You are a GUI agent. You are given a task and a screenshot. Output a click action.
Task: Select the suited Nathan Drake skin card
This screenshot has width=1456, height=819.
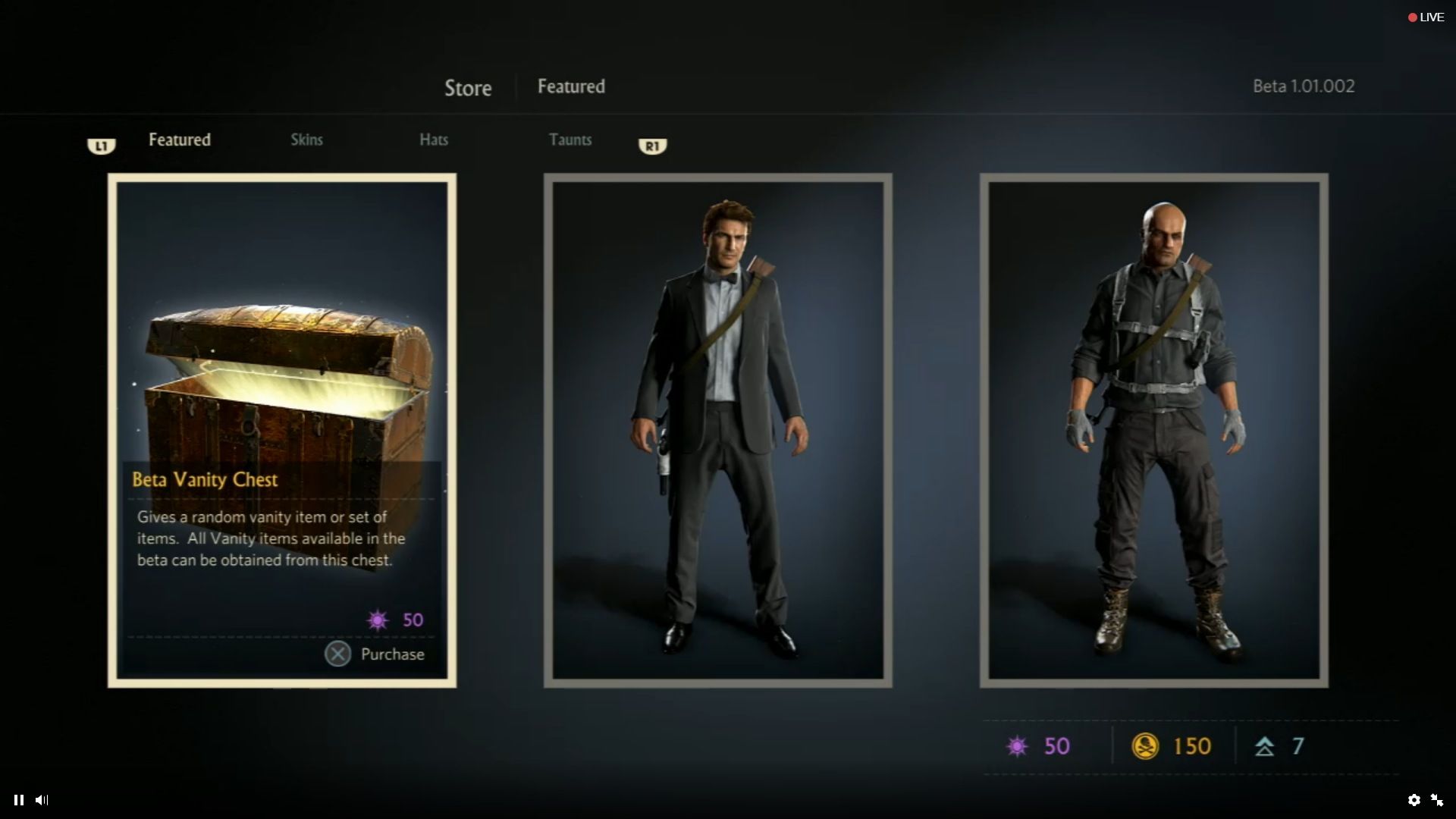tap(718, 428)
